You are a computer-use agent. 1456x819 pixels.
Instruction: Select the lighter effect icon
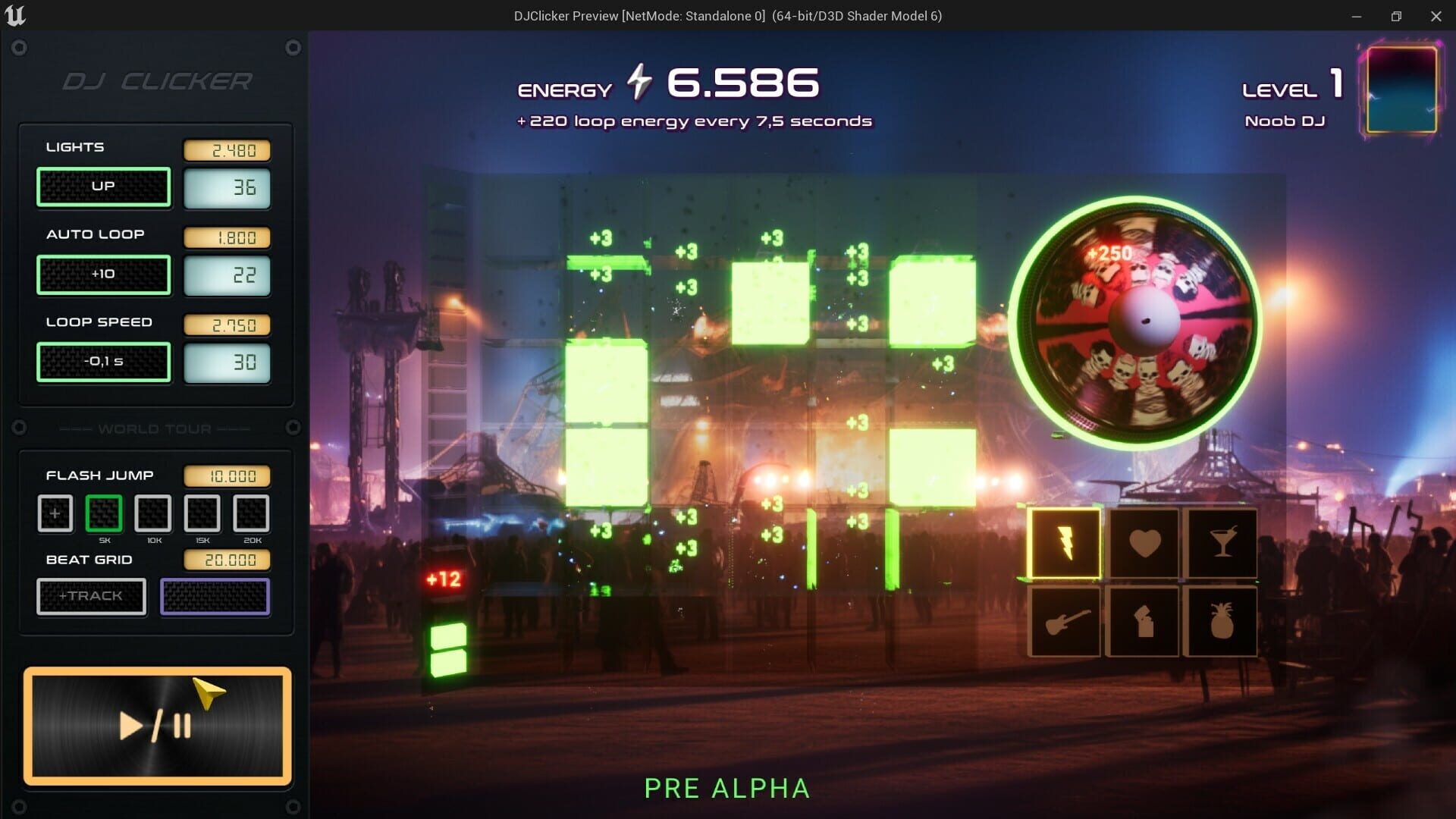(x=1144, y=622)
